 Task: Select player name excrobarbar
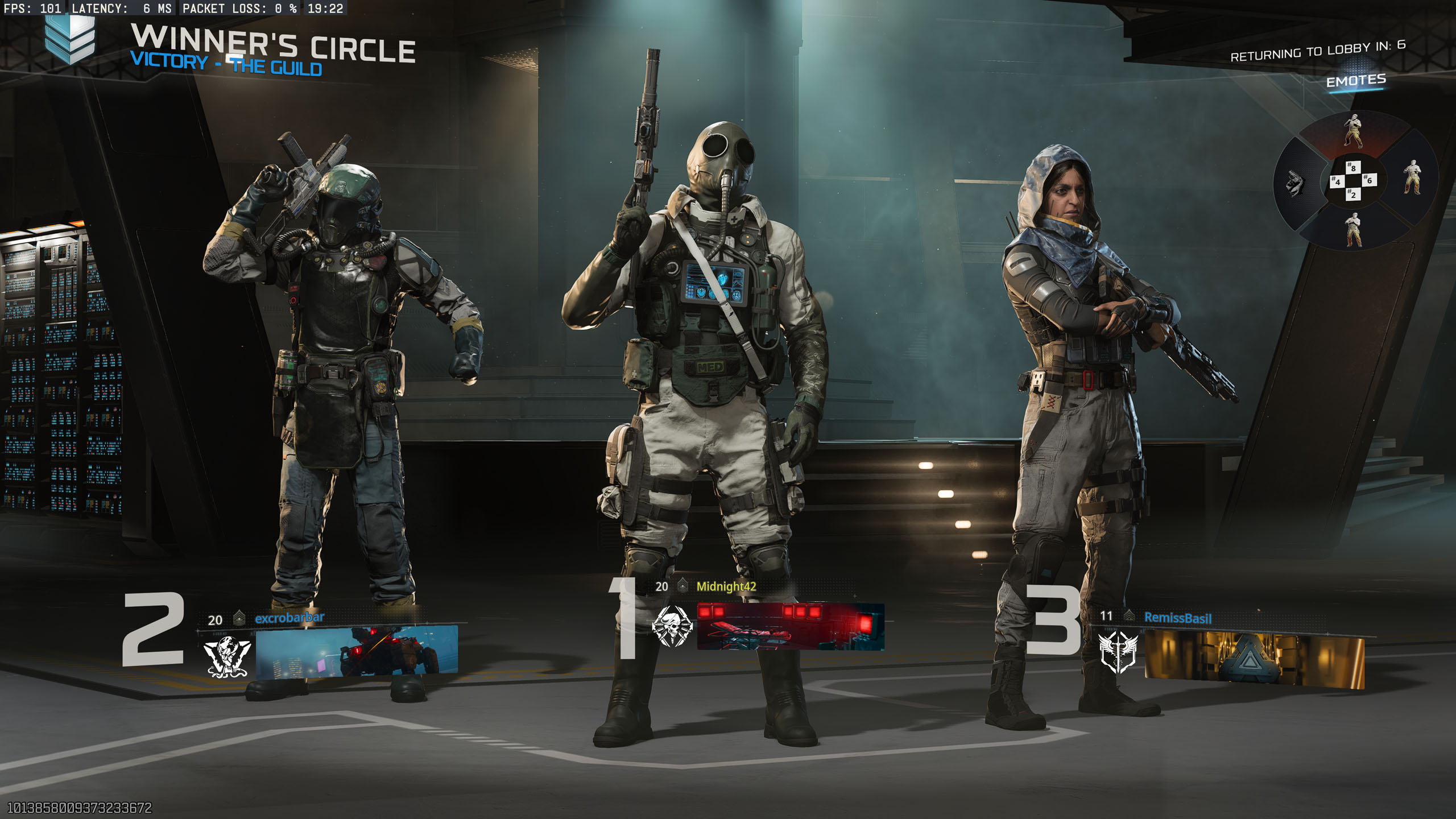(289, 618)
